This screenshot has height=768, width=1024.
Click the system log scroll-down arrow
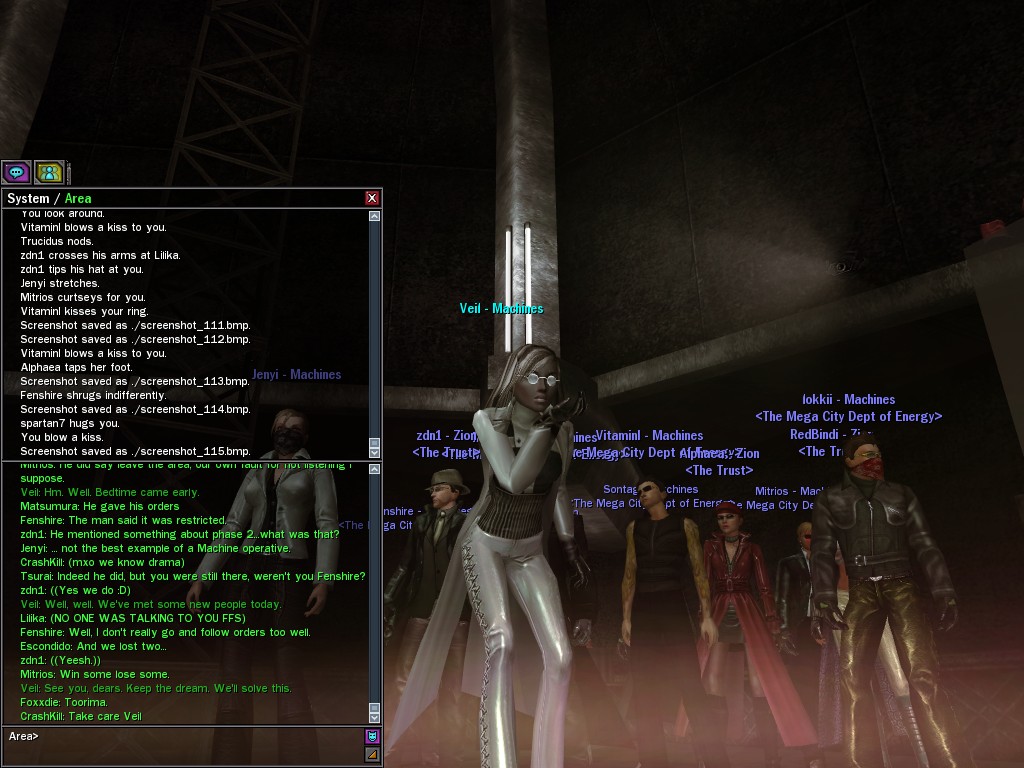[375, 452]
